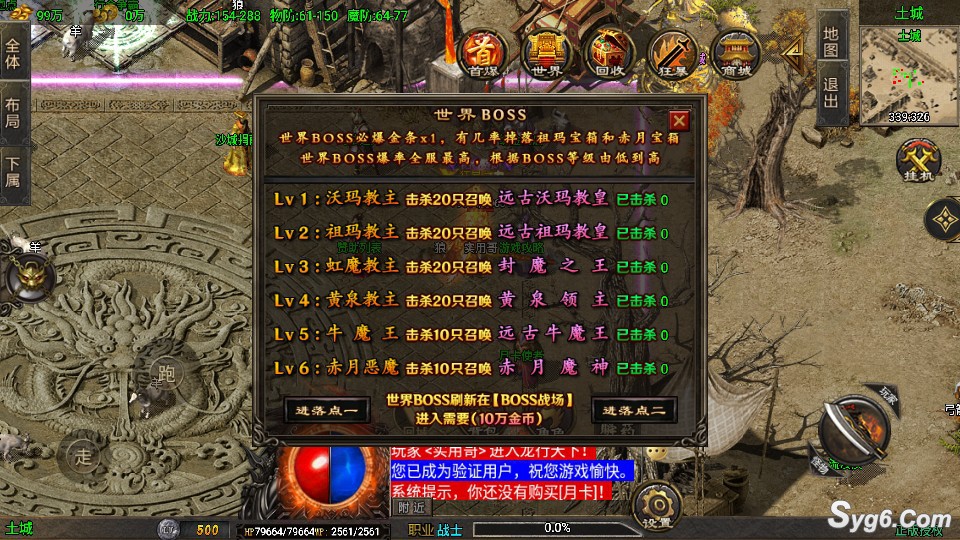
Task: Close the 世界BOSS window
Action: (679, 121)
